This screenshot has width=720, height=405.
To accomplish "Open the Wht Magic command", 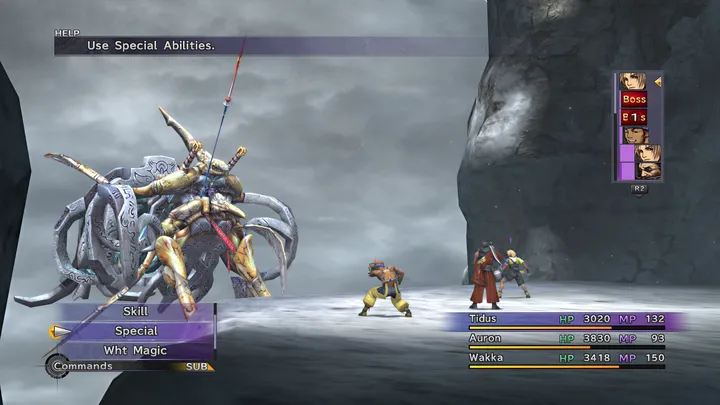I will click(x=136, y=351).
